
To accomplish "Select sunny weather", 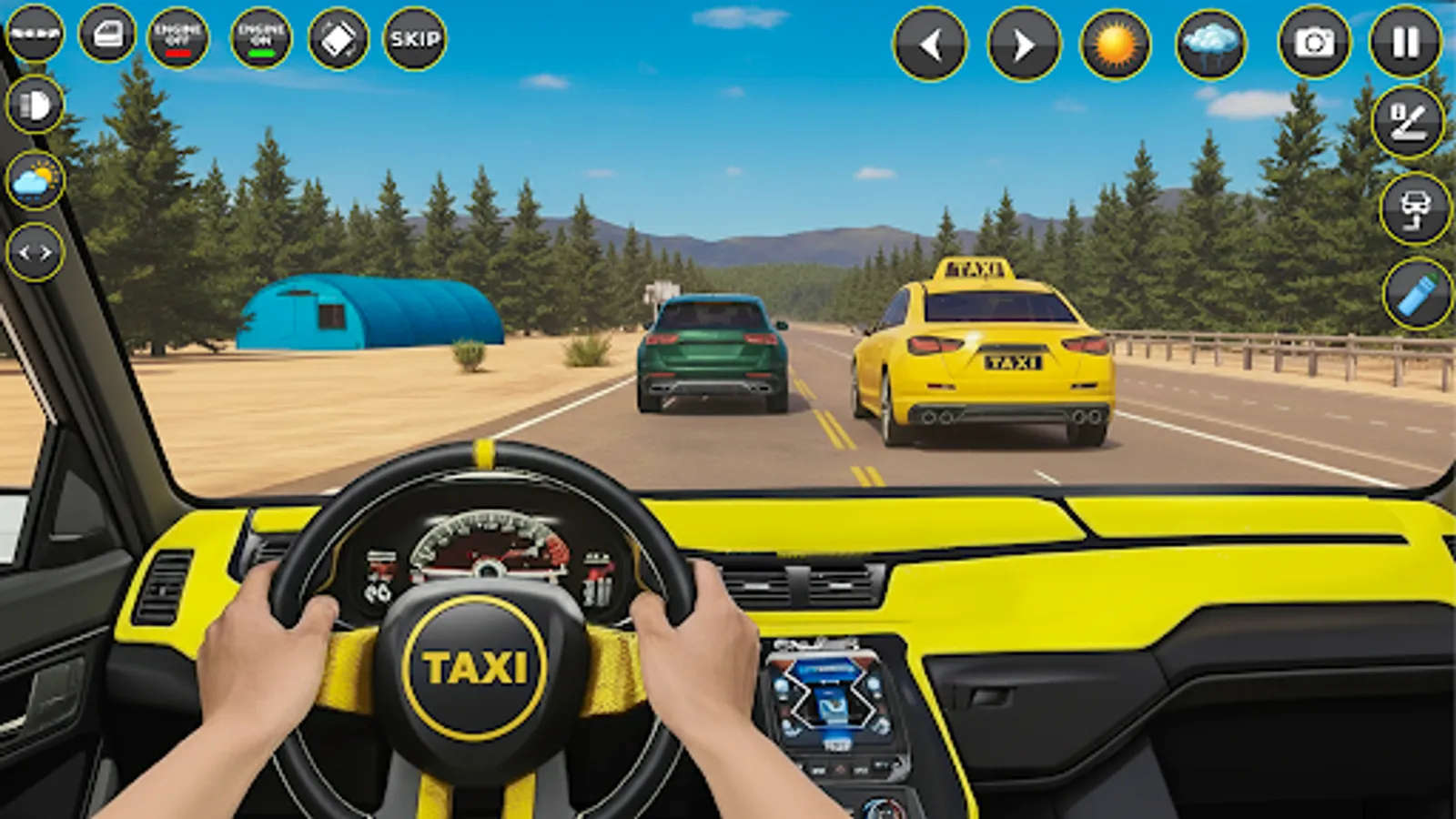I will (x=1117, y=41).
